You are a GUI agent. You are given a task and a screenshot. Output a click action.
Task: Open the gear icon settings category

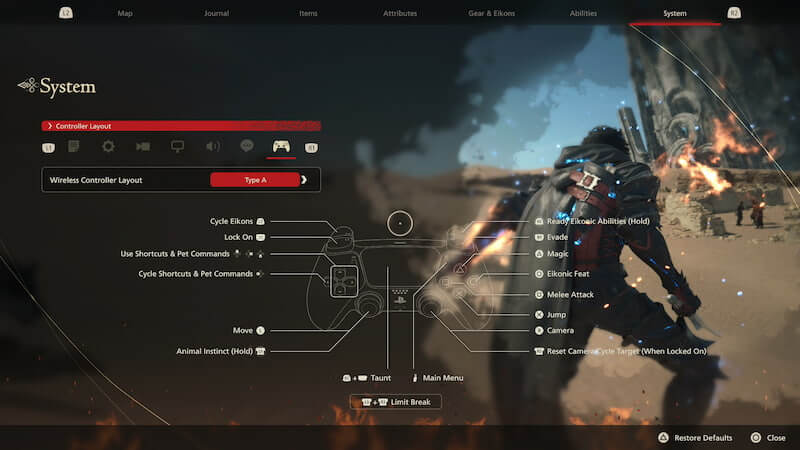(x=108, y=146)
